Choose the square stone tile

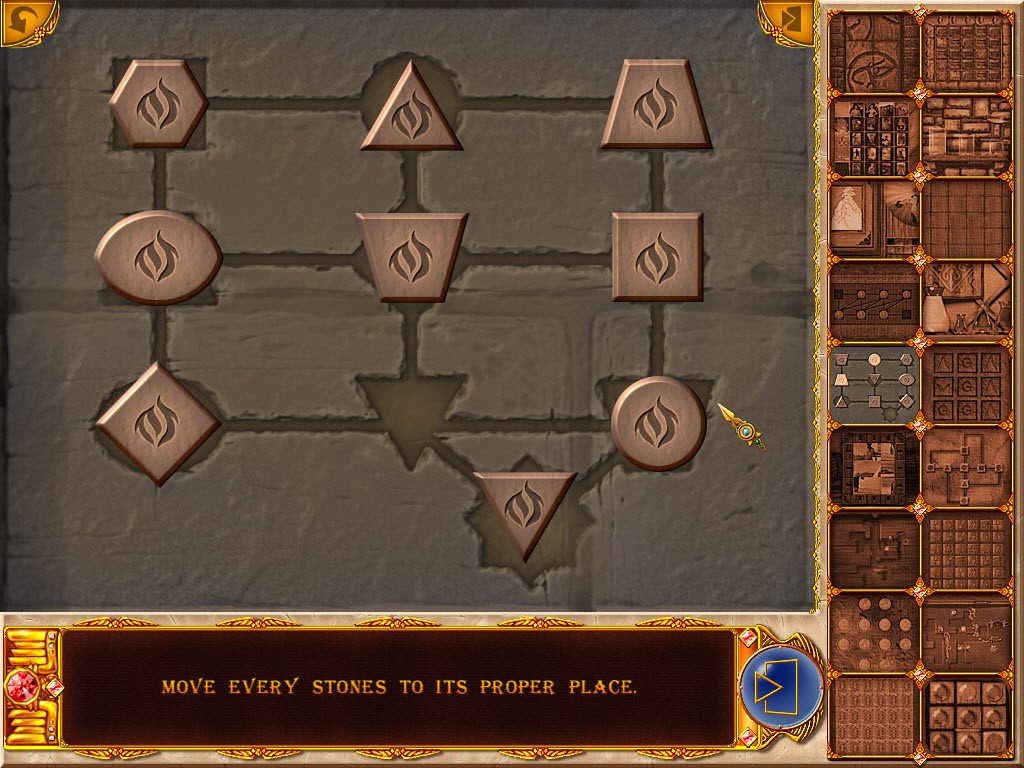[657, 257]
